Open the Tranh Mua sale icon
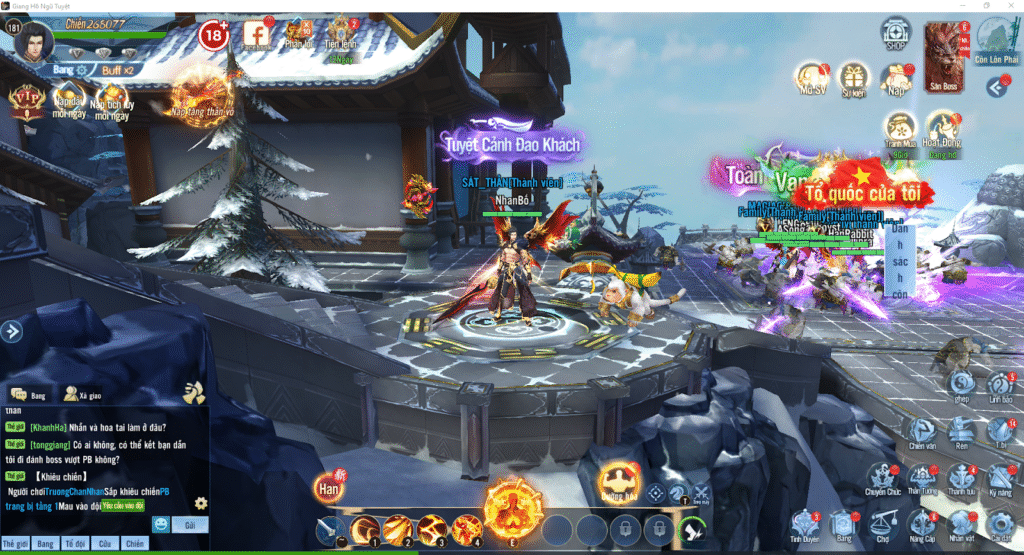This screenshot has height=555, width=1024. (900, 128)
